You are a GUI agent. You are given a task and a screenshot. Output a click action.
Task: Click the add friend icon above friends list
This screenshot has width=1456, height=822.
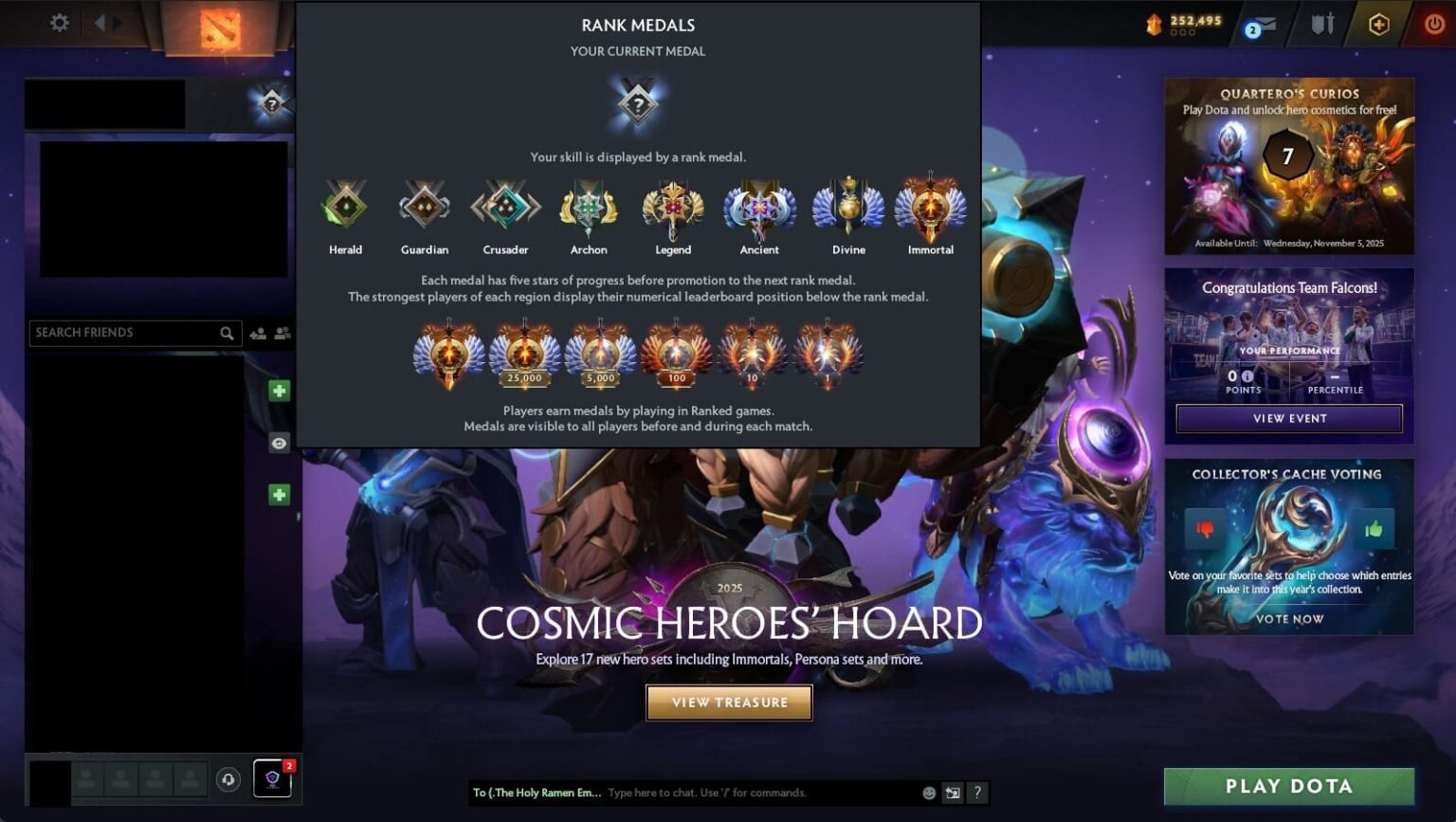tap(258, 332)
